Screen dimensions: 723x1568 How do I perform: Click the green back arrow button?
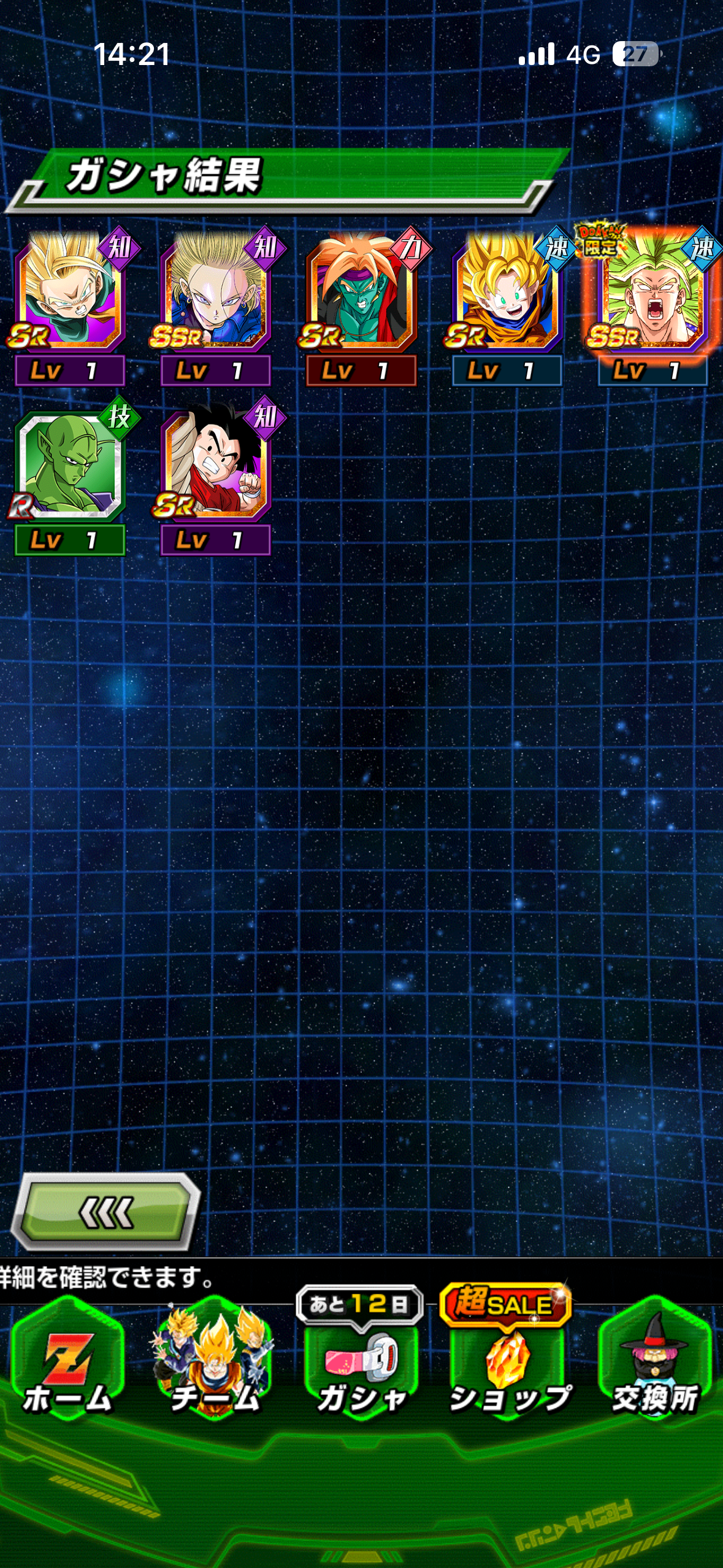tap(105, 1212)
